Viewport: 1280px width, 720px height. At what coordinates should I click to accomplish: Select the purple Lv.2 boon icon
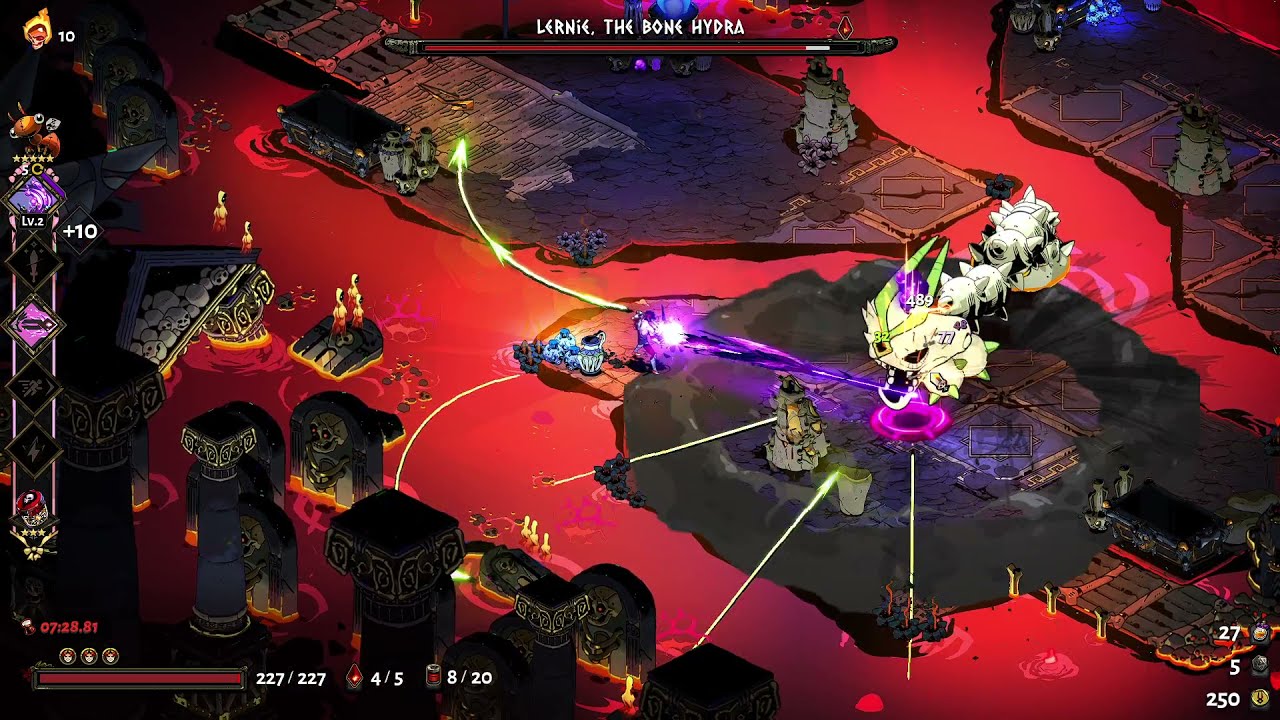coord(34,195)
